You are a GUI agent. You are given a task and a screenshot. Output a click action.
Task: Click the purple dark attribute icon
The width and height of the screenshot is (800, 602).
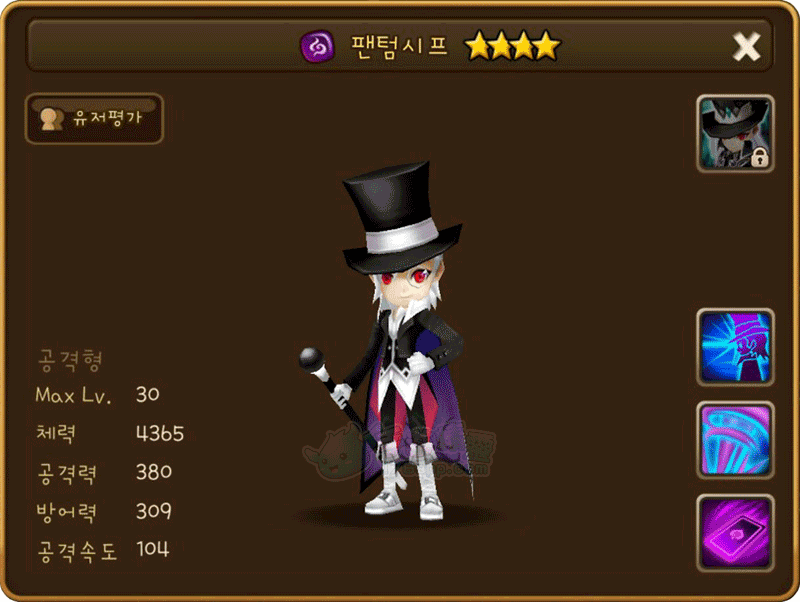[x=316, y=46]
